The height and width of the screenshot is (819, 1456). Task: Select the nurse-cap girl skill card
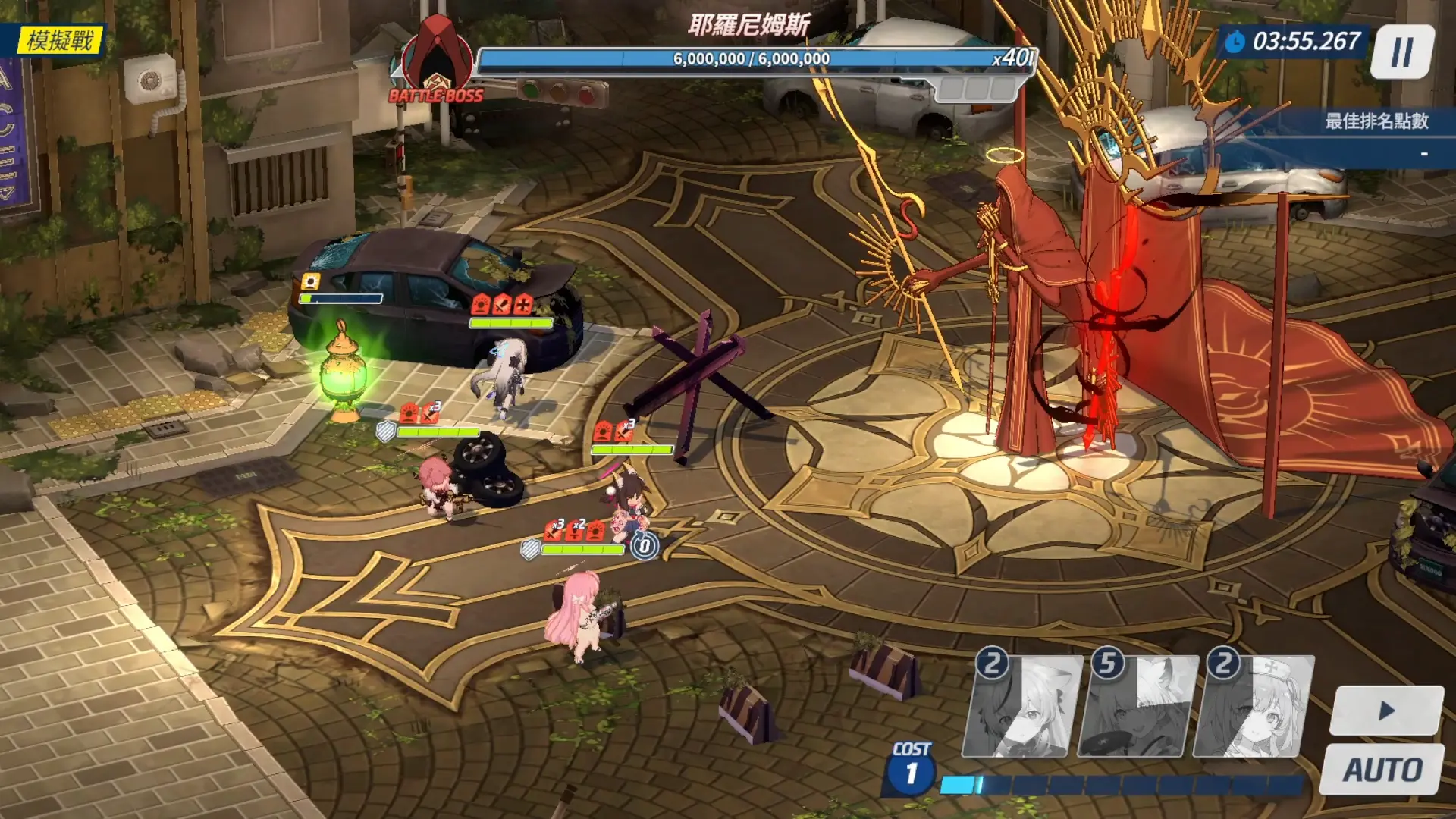pyautogui.click(x=1255, y=708)
